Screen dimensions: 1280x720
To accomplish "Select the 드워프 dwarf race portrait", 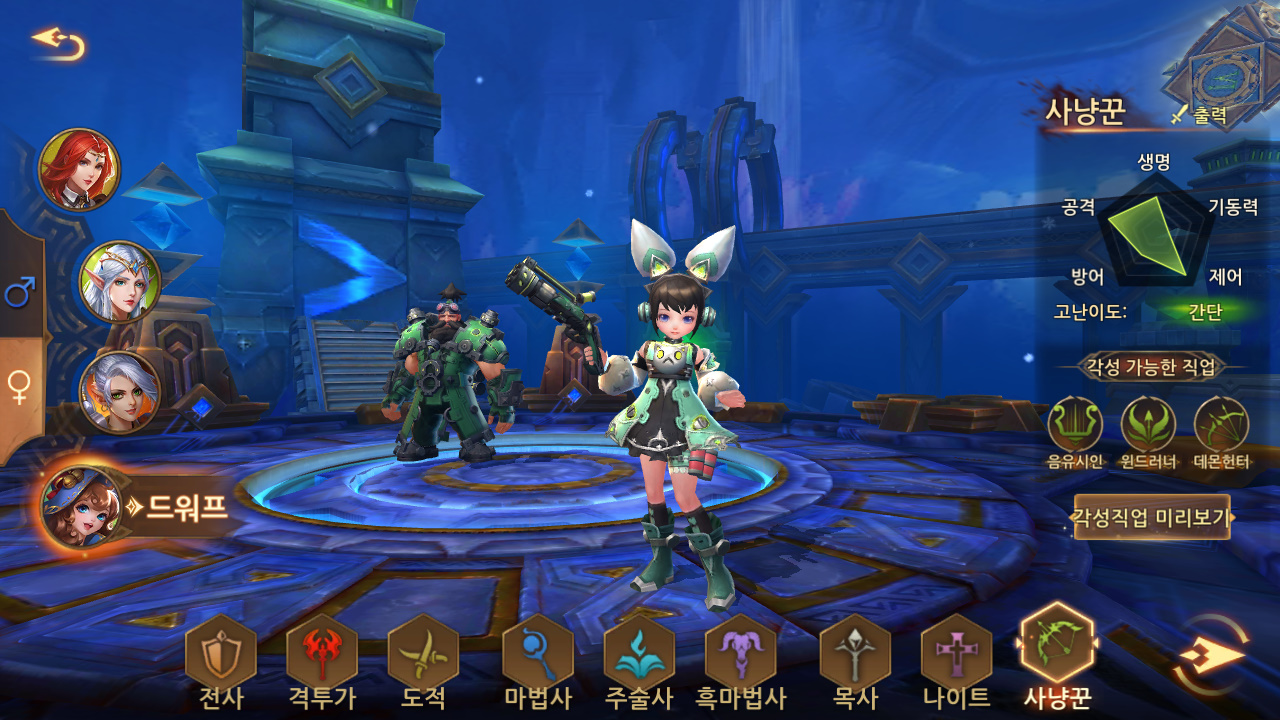I will coord(82,507).
